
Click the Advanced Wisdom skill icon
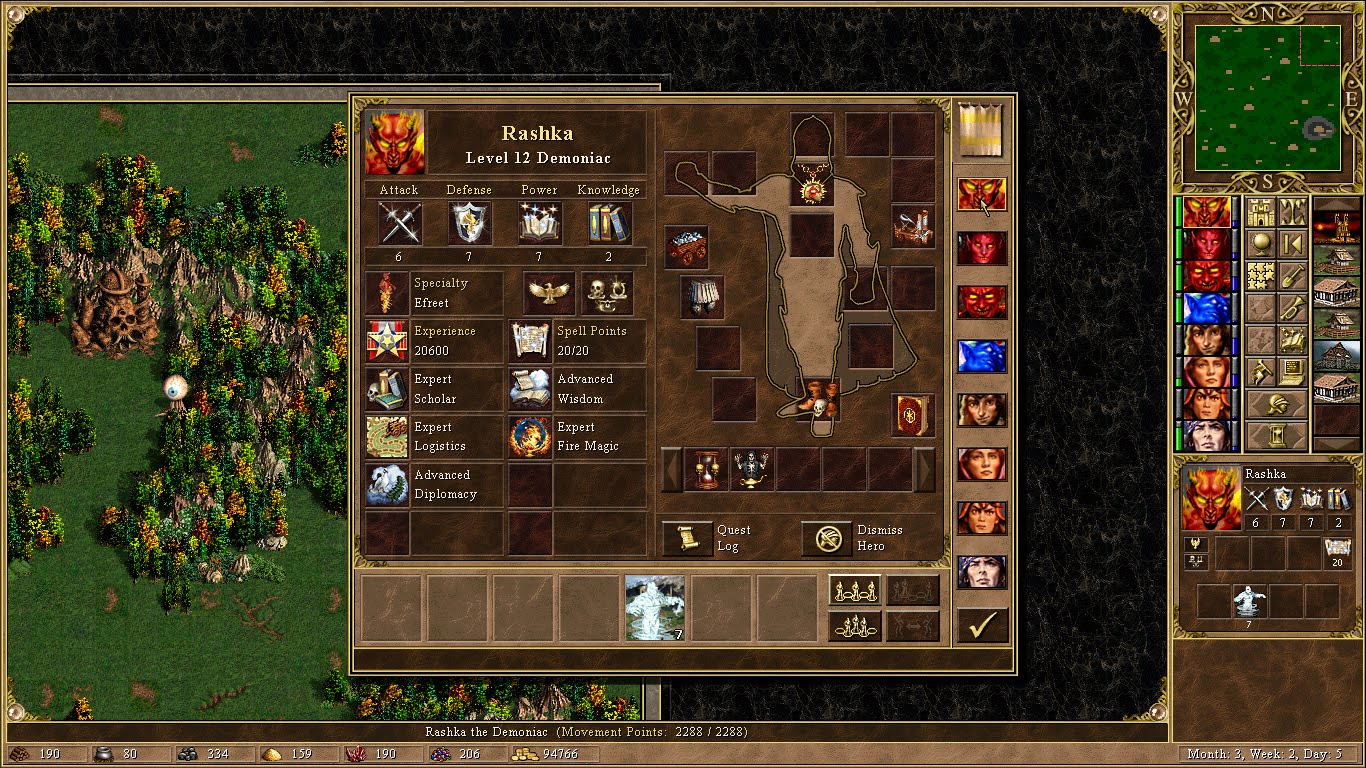tap(528, 389)
